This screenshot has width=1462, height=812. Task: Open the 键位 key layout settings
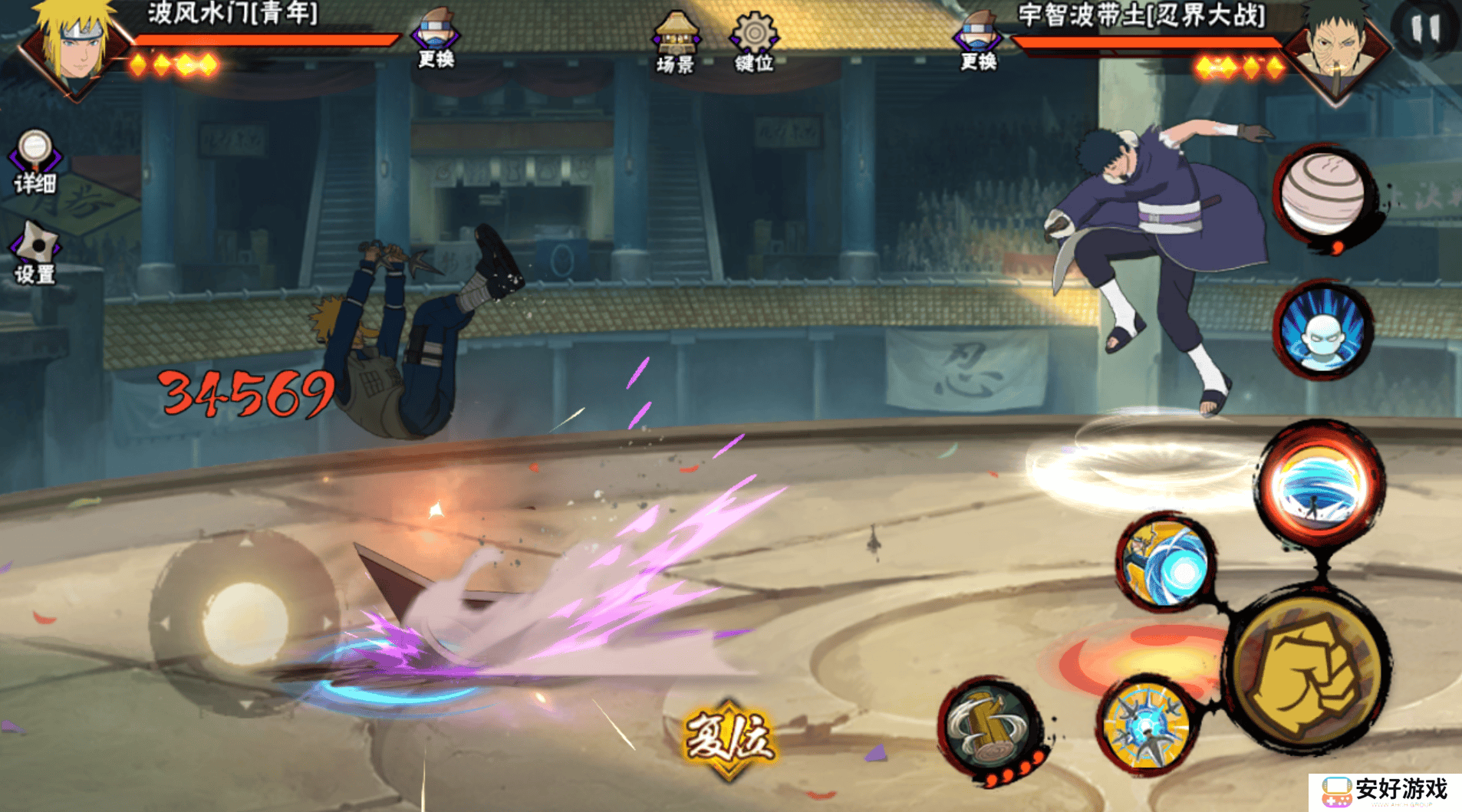pyautogui.click(x=754, y=42)
